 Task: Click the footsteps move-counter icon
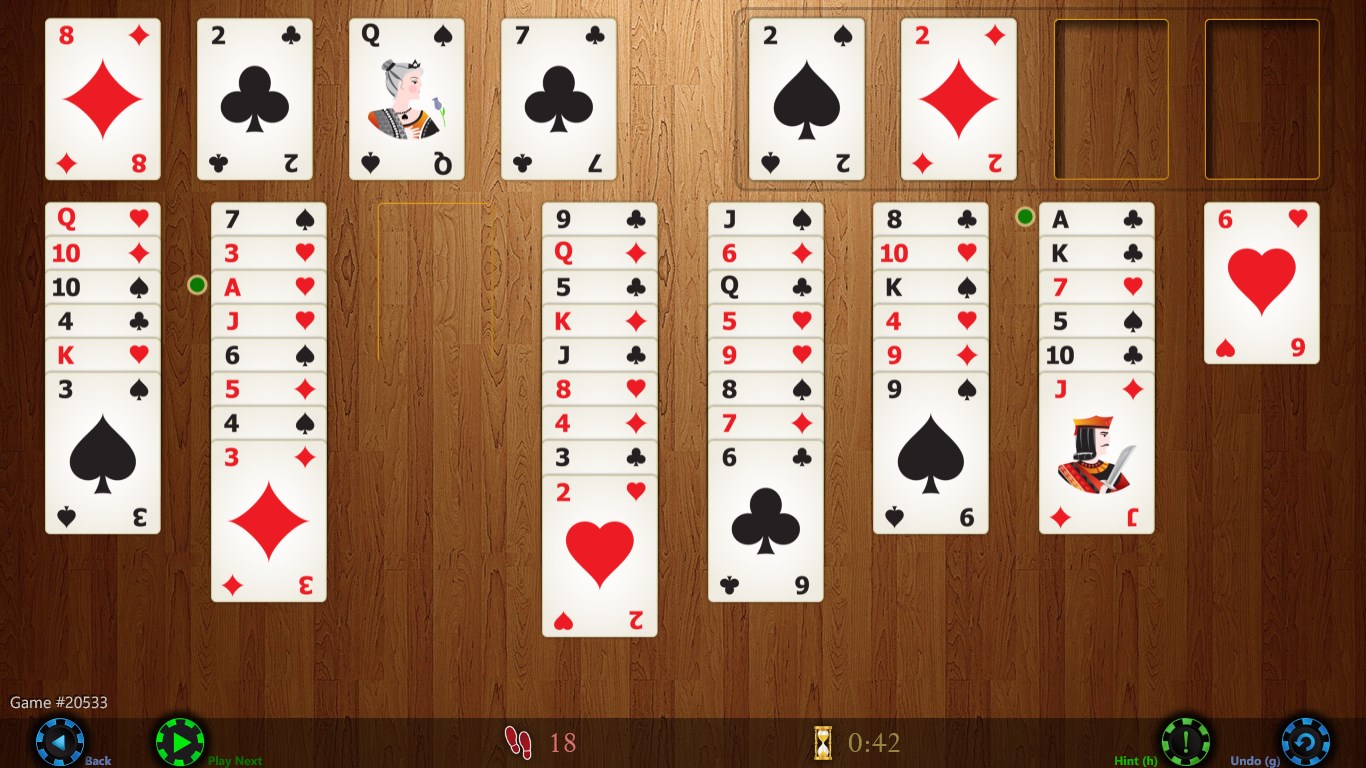pos(521,741)
